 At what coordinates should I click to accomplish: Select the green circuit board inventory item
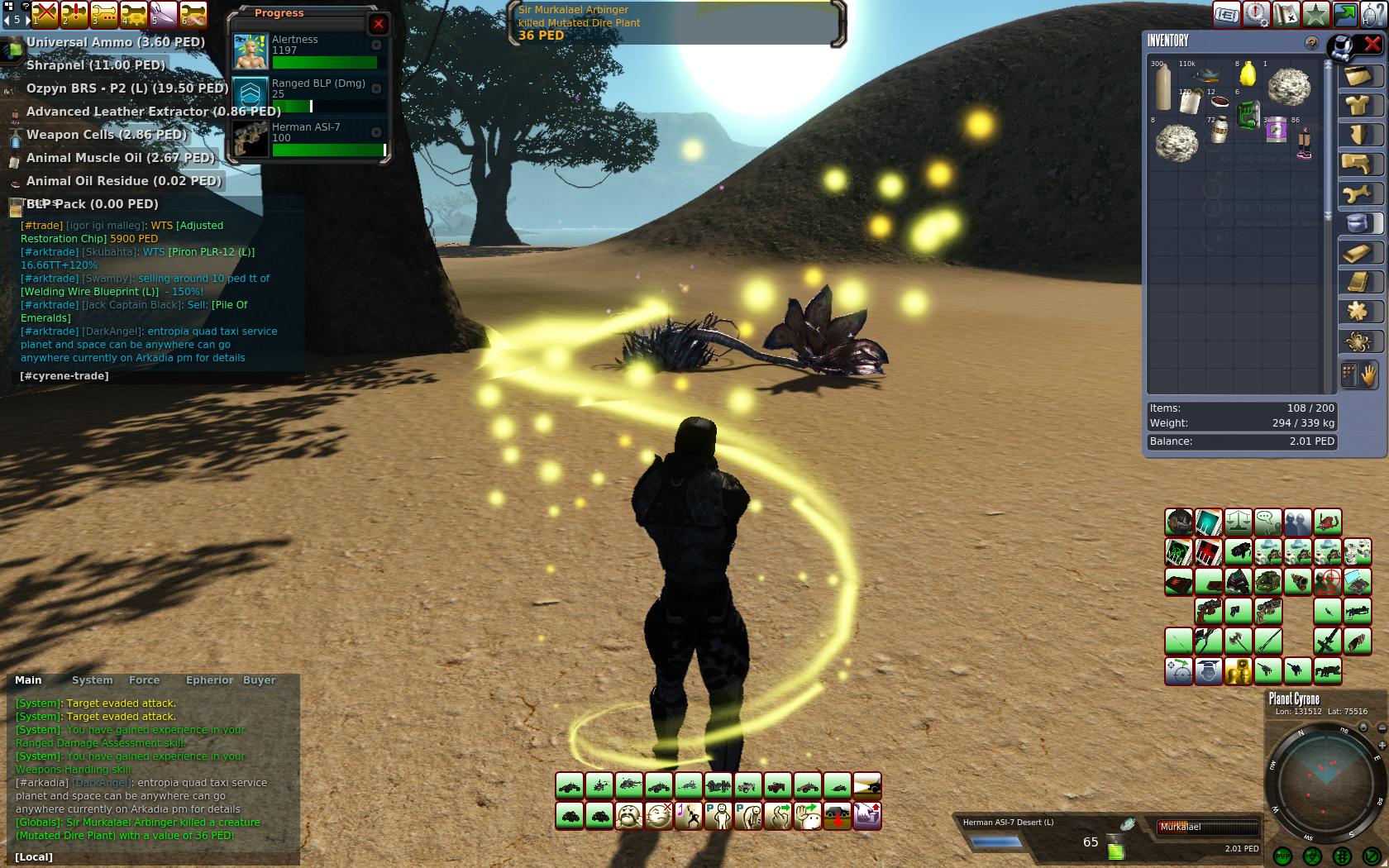(x=1248, y=114)
